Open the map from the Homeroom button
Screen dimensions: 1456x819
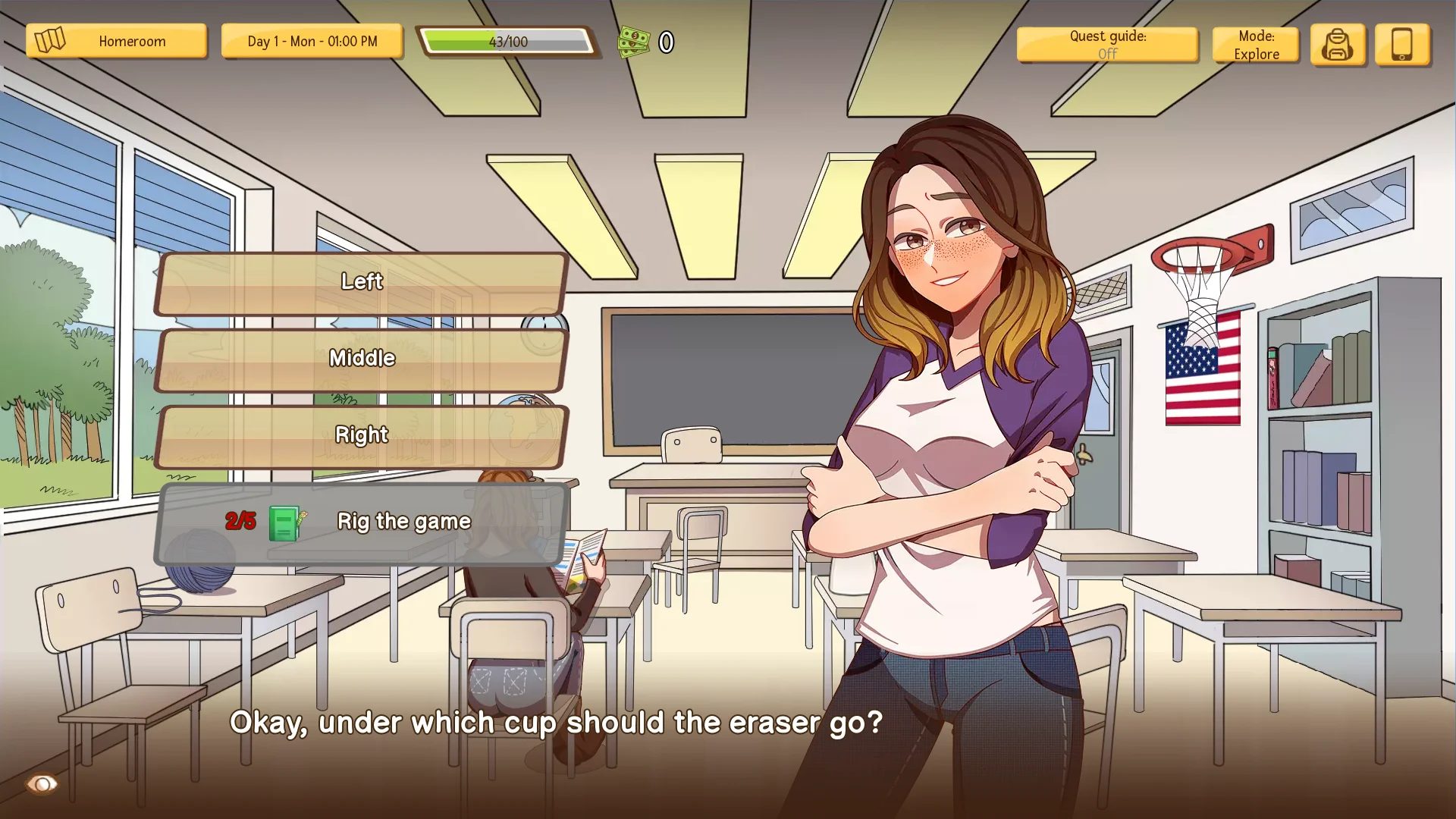click(x=116, y=41)
